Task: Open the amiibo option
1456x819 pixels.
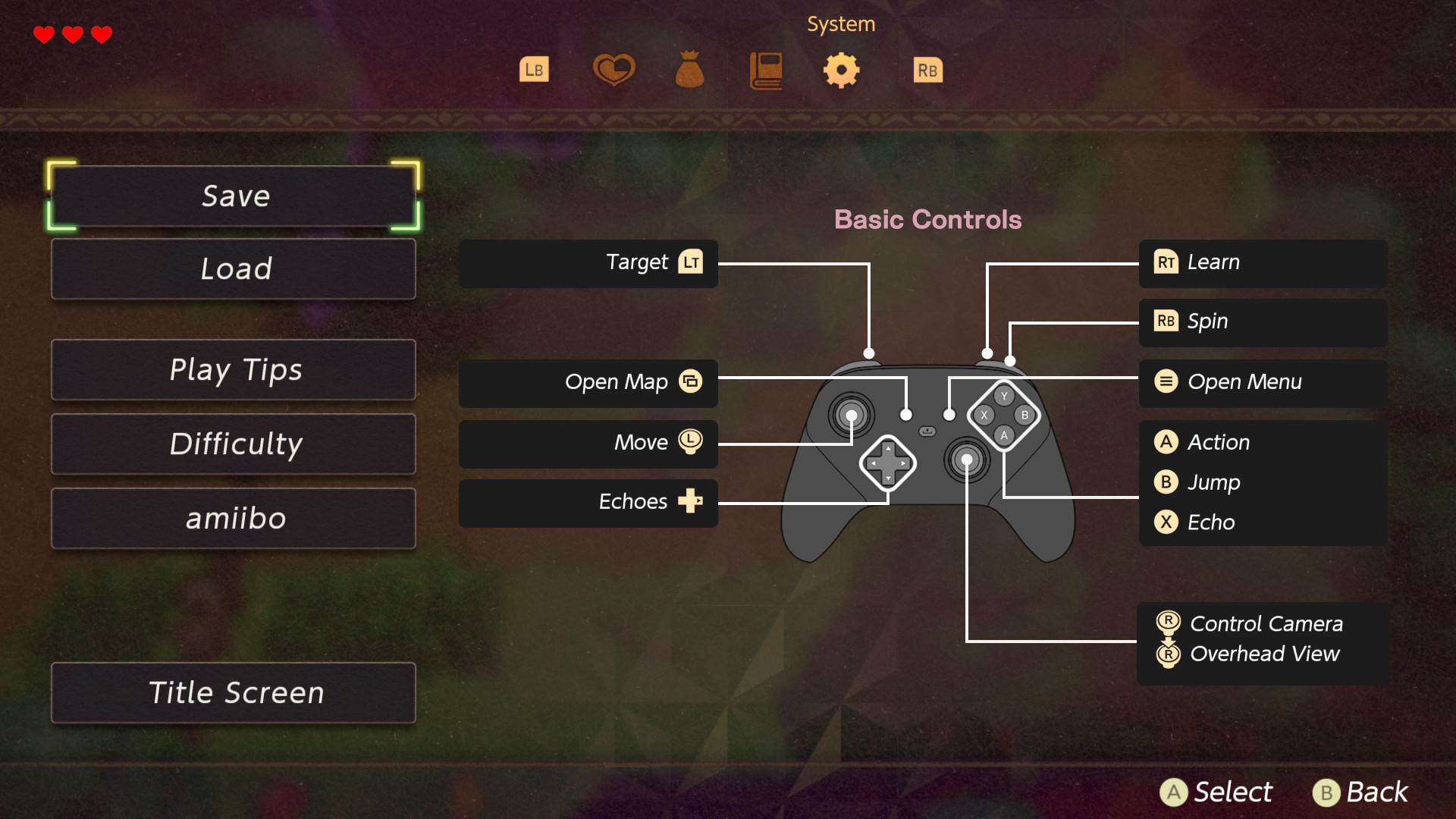Action: coord(234,518)
